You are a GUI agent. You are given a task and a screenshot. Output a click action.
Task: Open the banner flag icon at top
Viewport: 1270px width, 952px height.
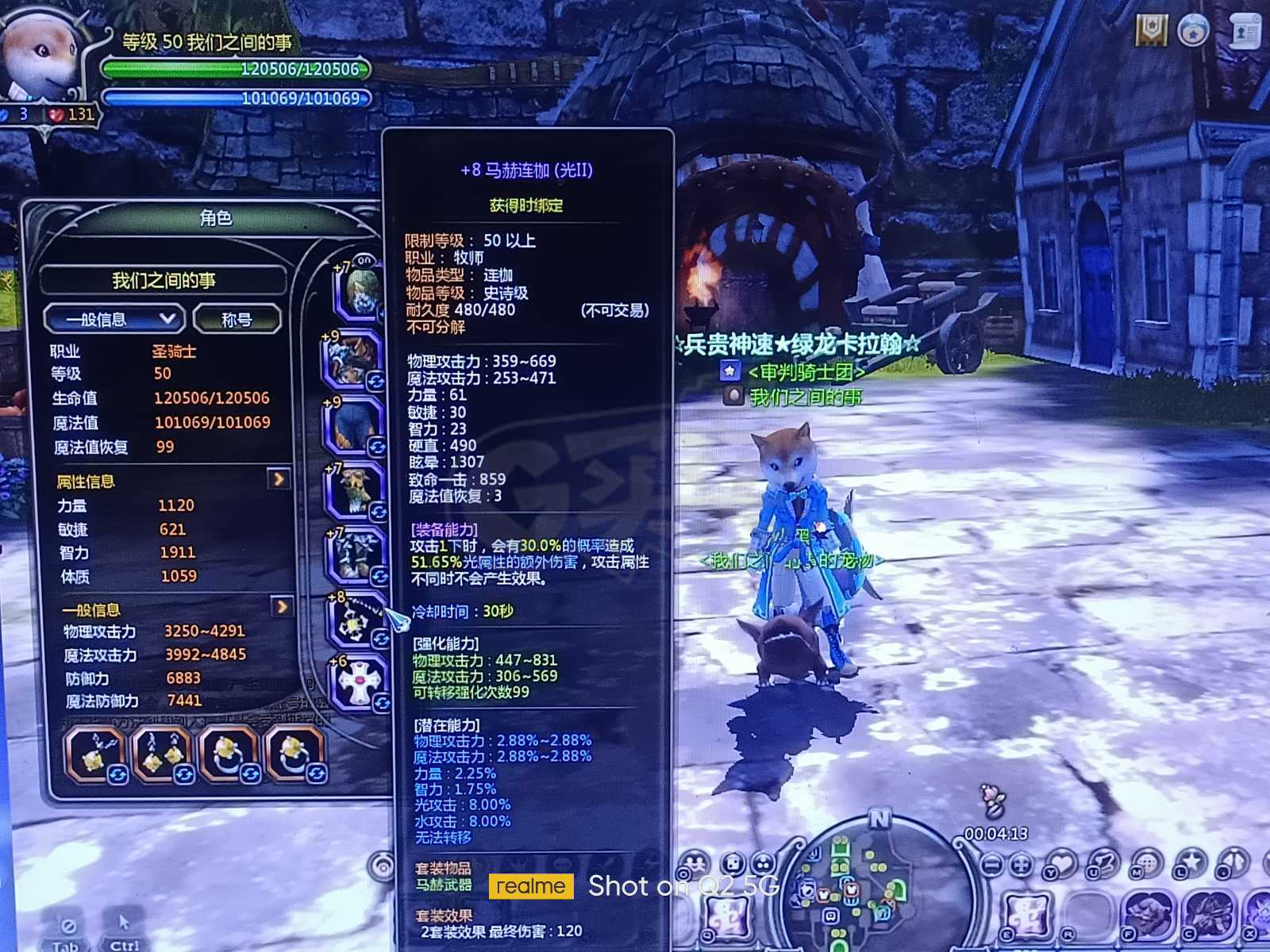1151,30
